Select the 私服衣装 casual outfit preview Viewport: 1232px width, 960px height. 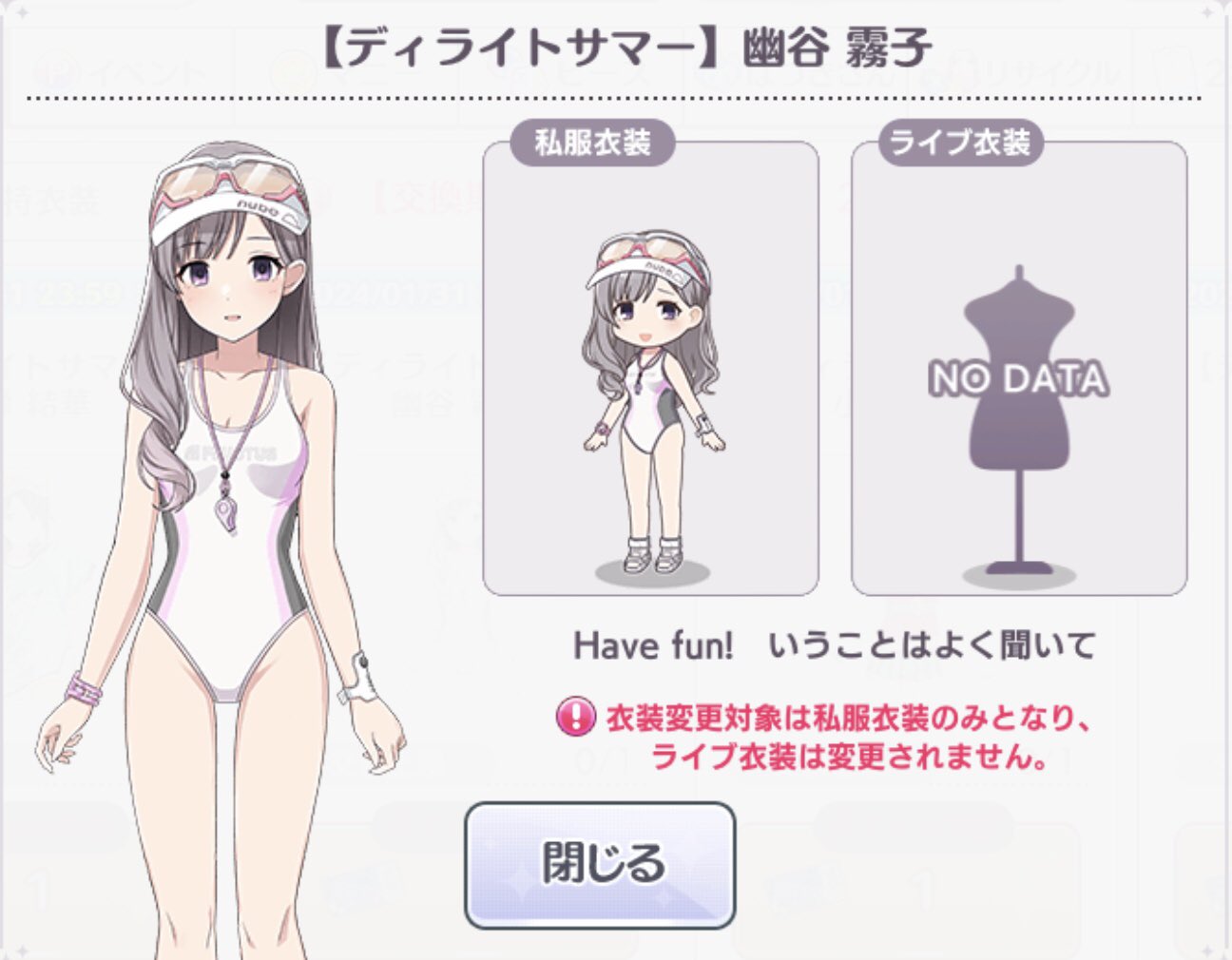(x=650, y=369)
